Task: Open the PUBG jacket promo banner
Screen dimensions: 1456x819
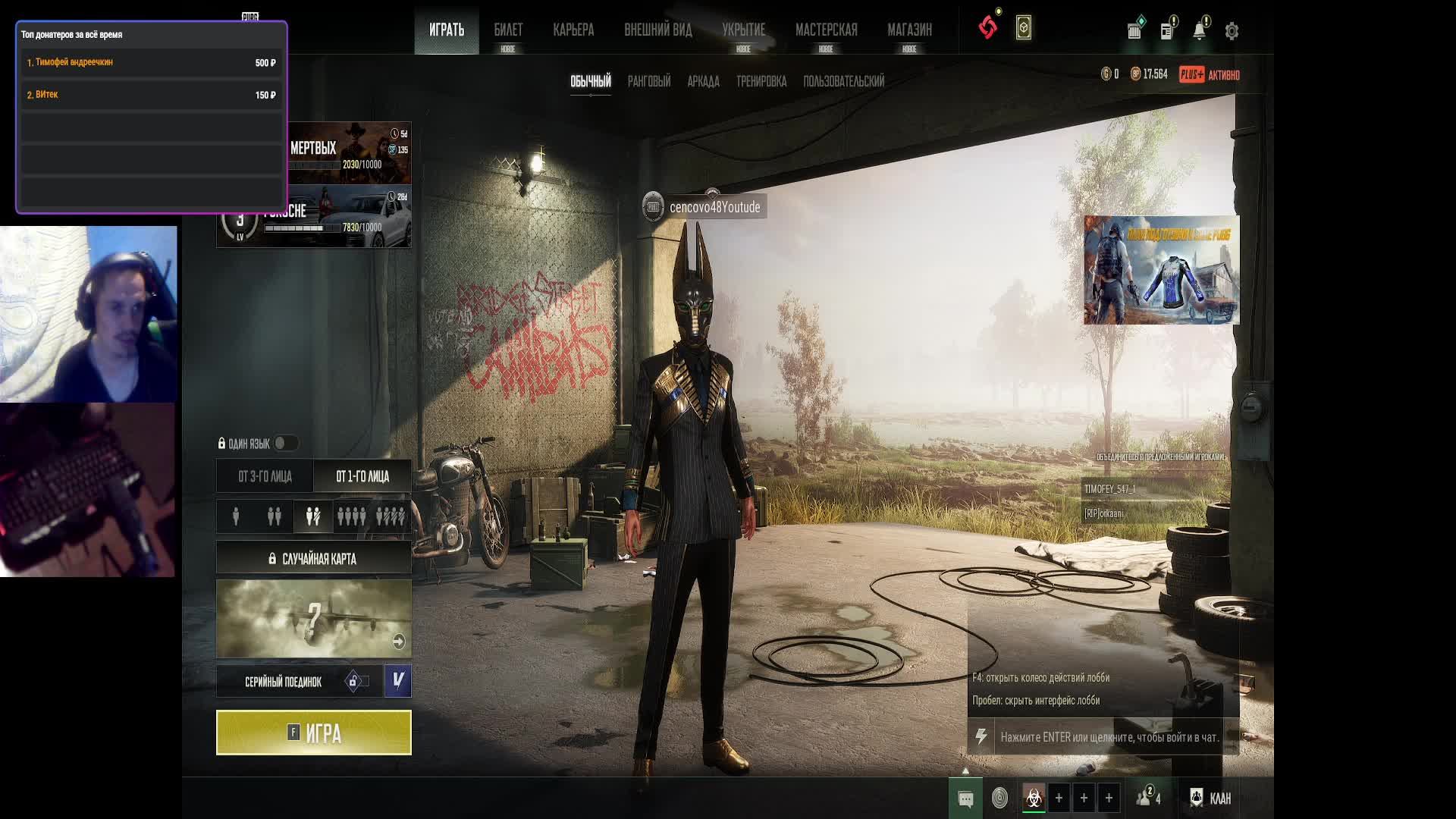Action: tap(1161, 270)
